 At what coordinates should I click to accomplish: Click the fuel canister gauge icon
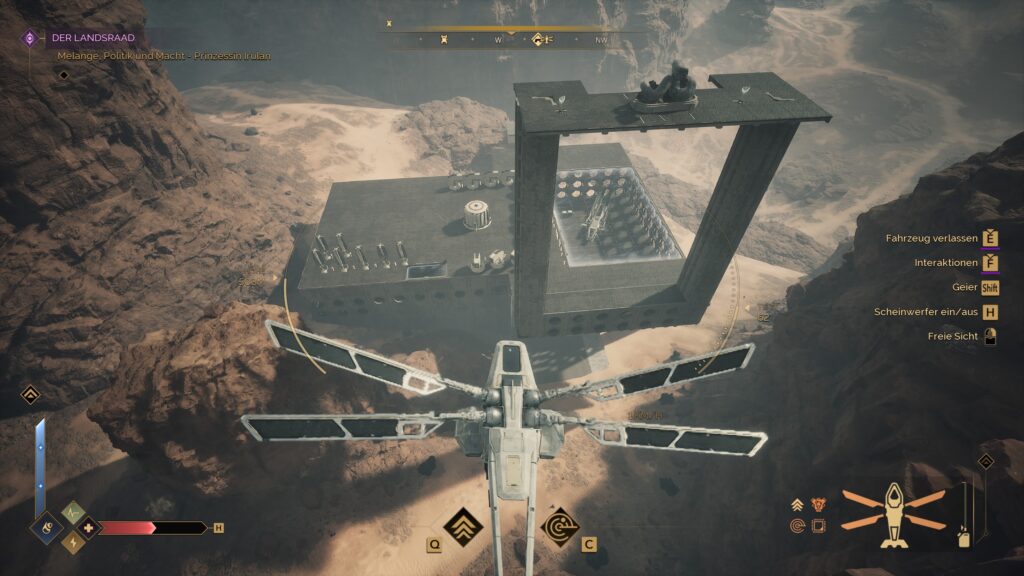coord(964,537)
